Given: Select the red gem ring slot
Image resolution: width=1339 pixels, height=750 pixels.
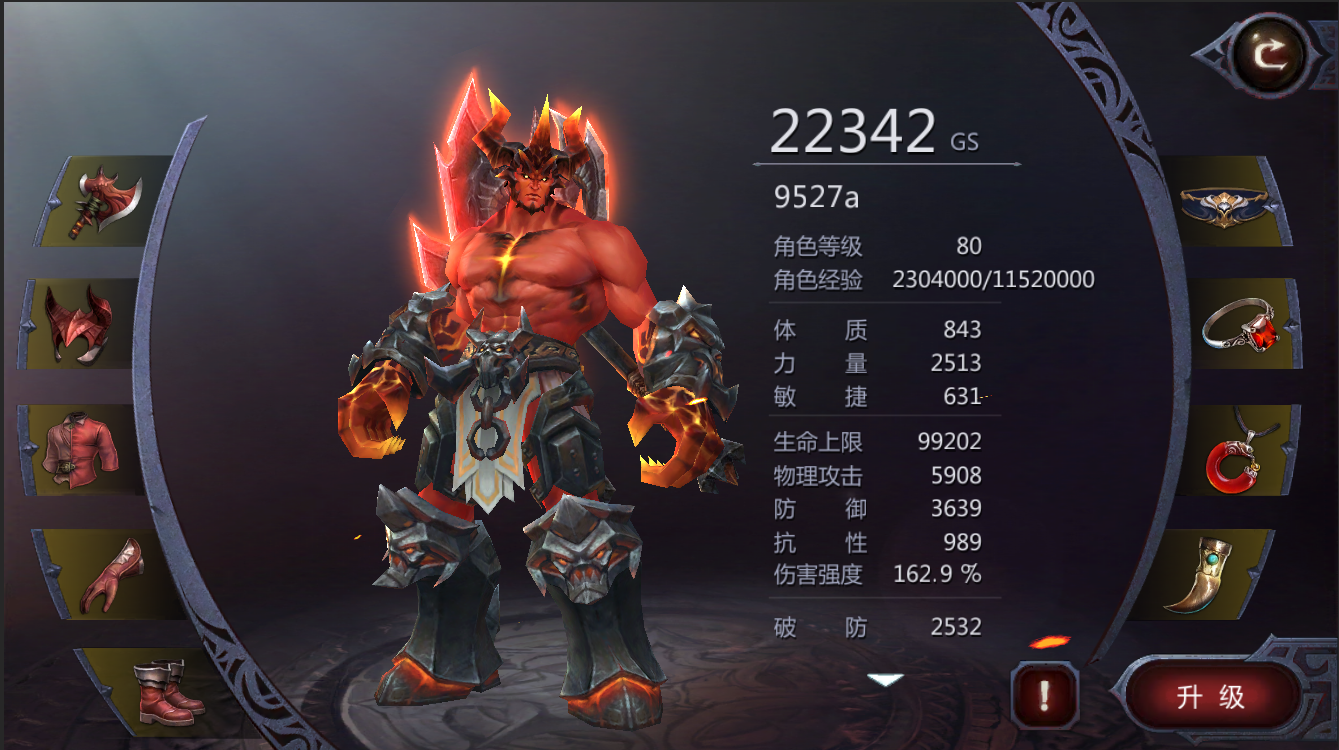Looking at the screenshot, I should coord(1241,325).
